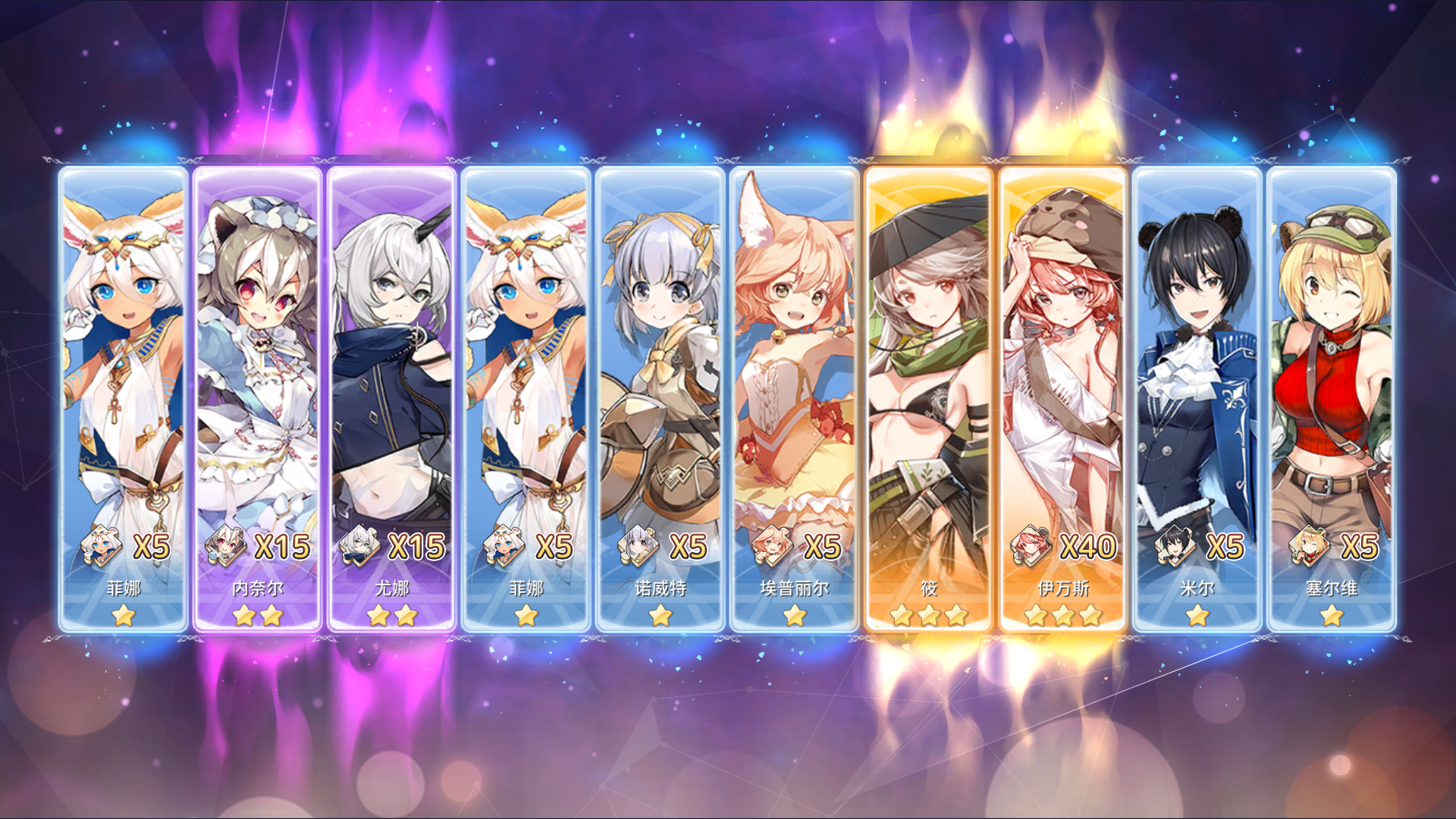1456x819 pixels.
Task: Click the 塞尔维 name label
Action: coord(1331,588)
